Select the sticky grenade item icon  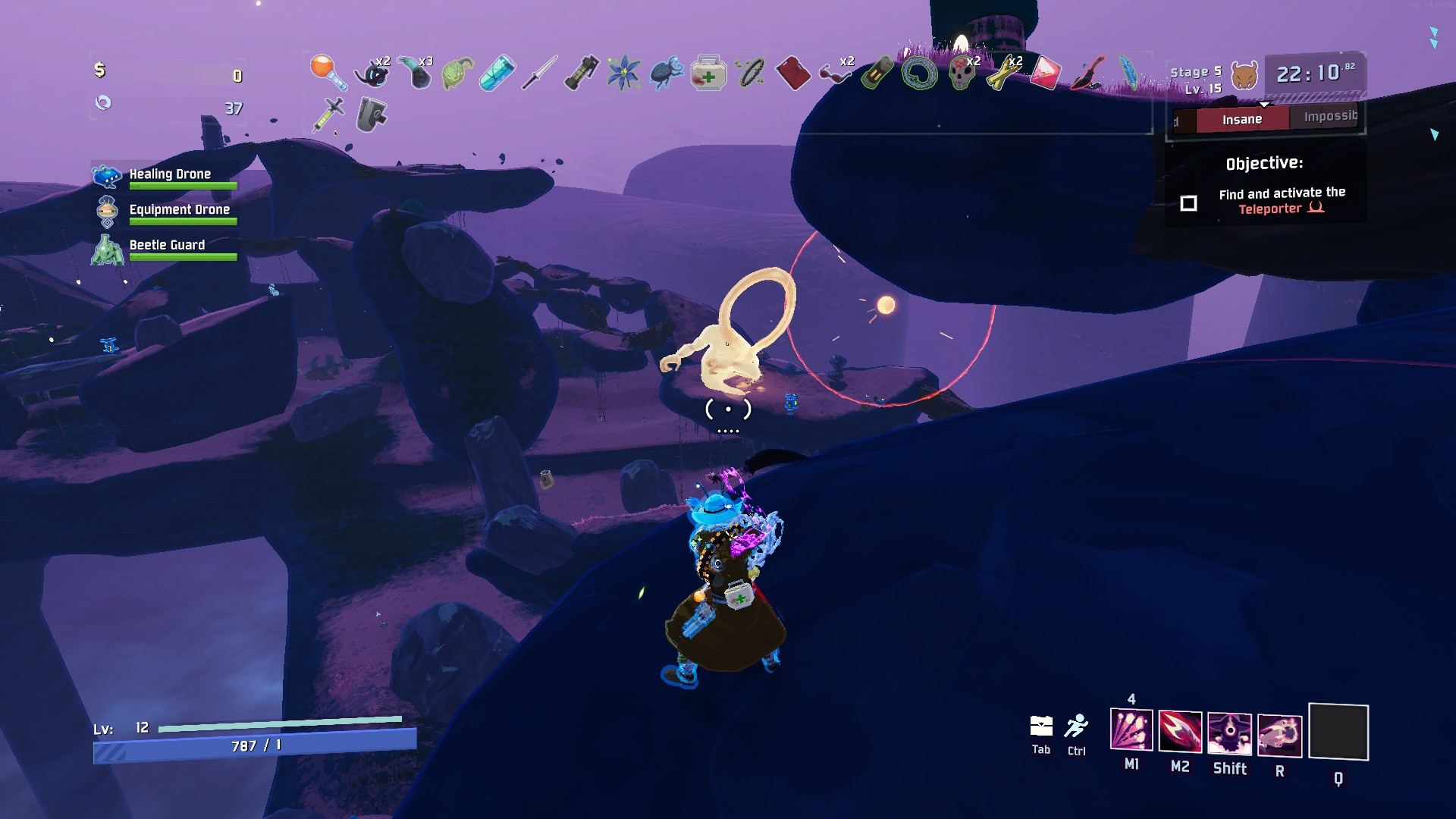point(582,74)
